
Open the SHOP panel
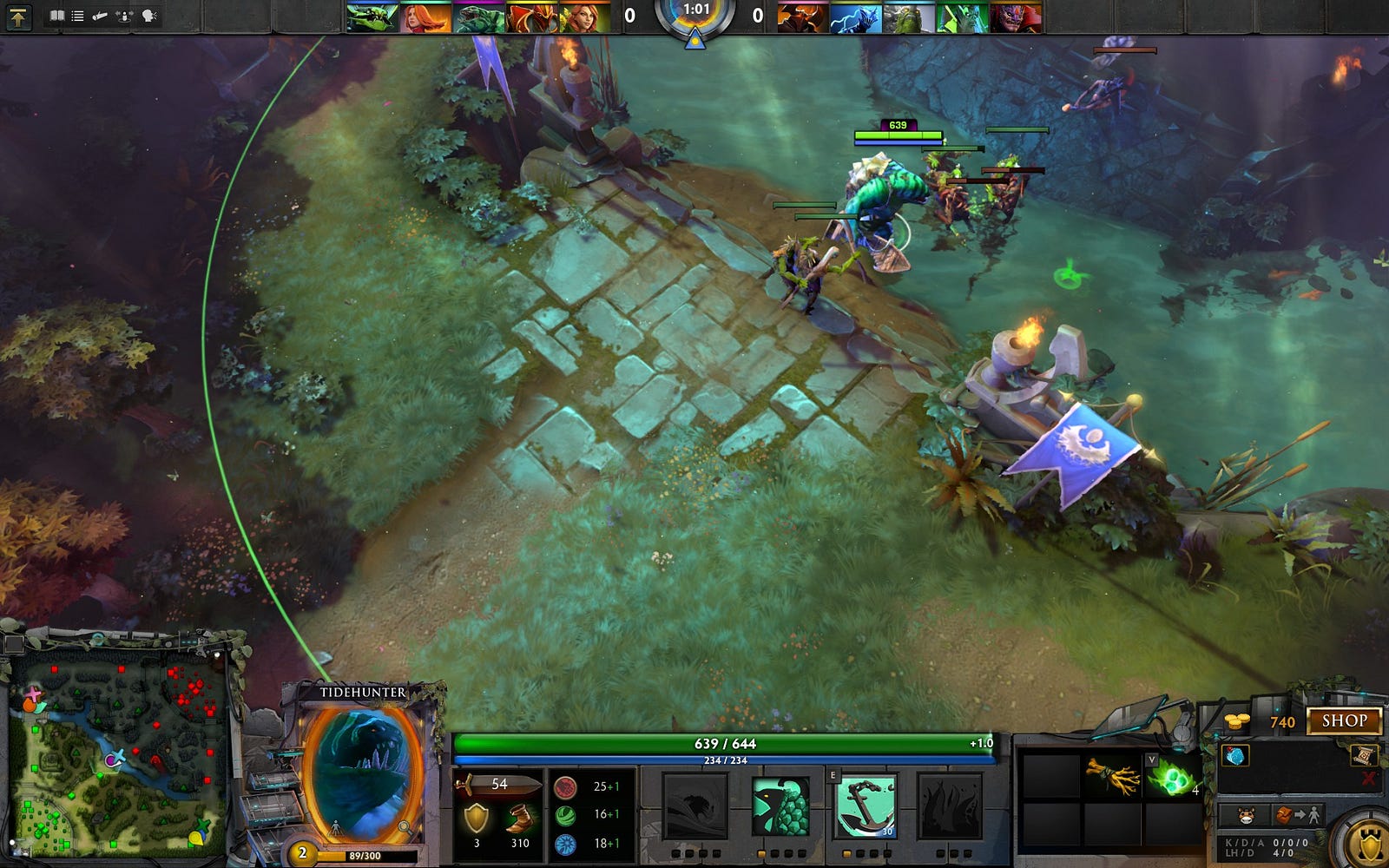(1344, 720)
